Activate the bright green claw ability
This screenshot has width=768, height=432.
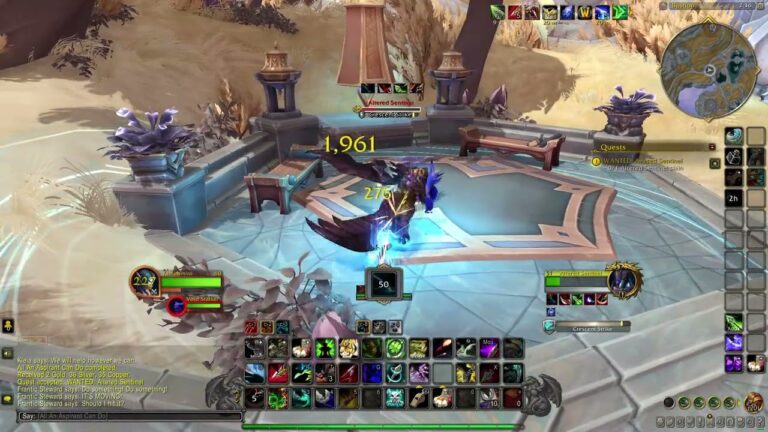325,349
